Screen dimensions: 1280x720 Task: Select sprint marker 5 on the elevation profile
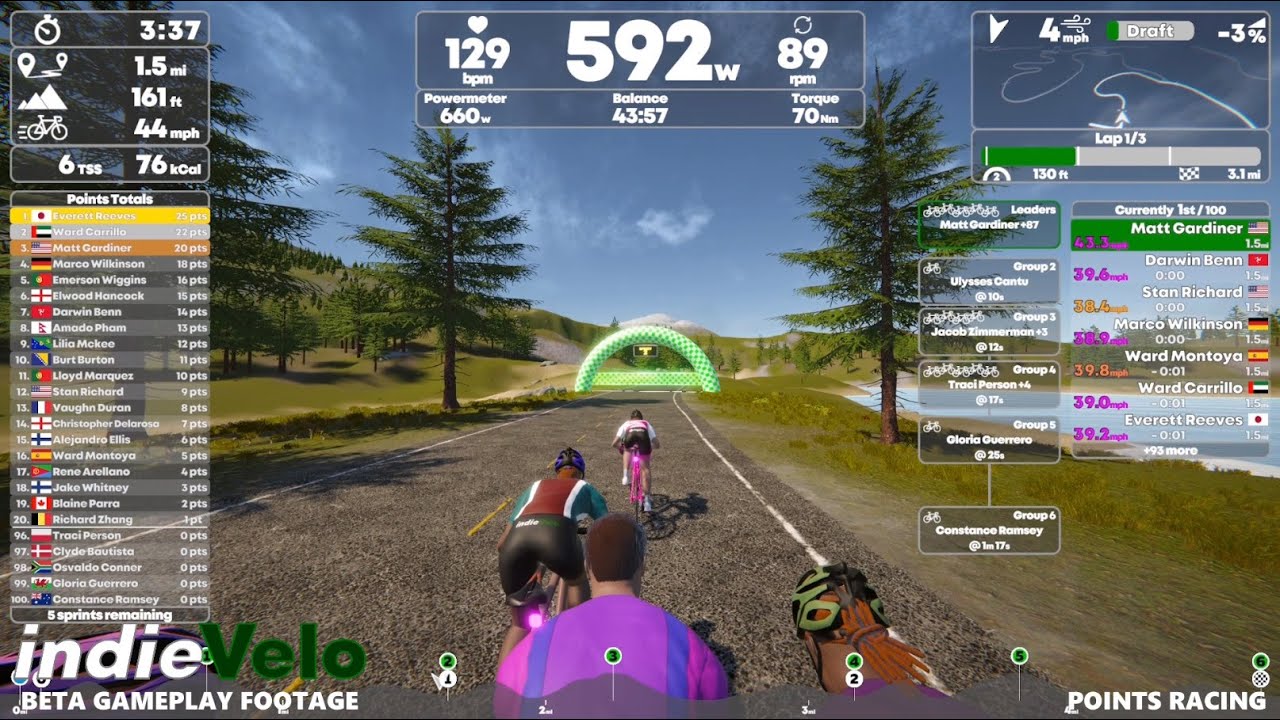(1019, 656)
